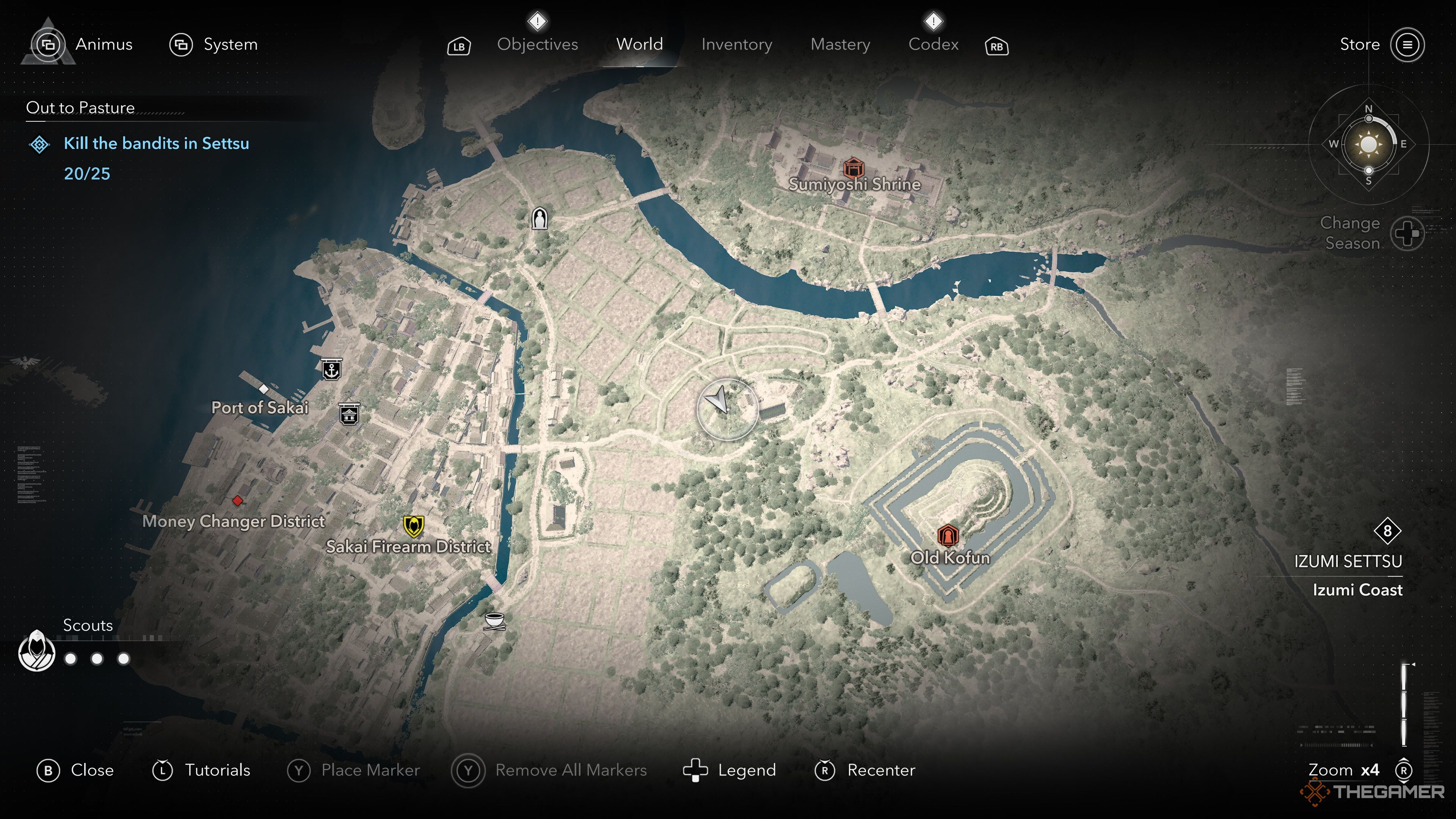Click the bowl-shaped map marker by the canal
The width and height of the screenshot is (1456, 819).
click(494, 620)
